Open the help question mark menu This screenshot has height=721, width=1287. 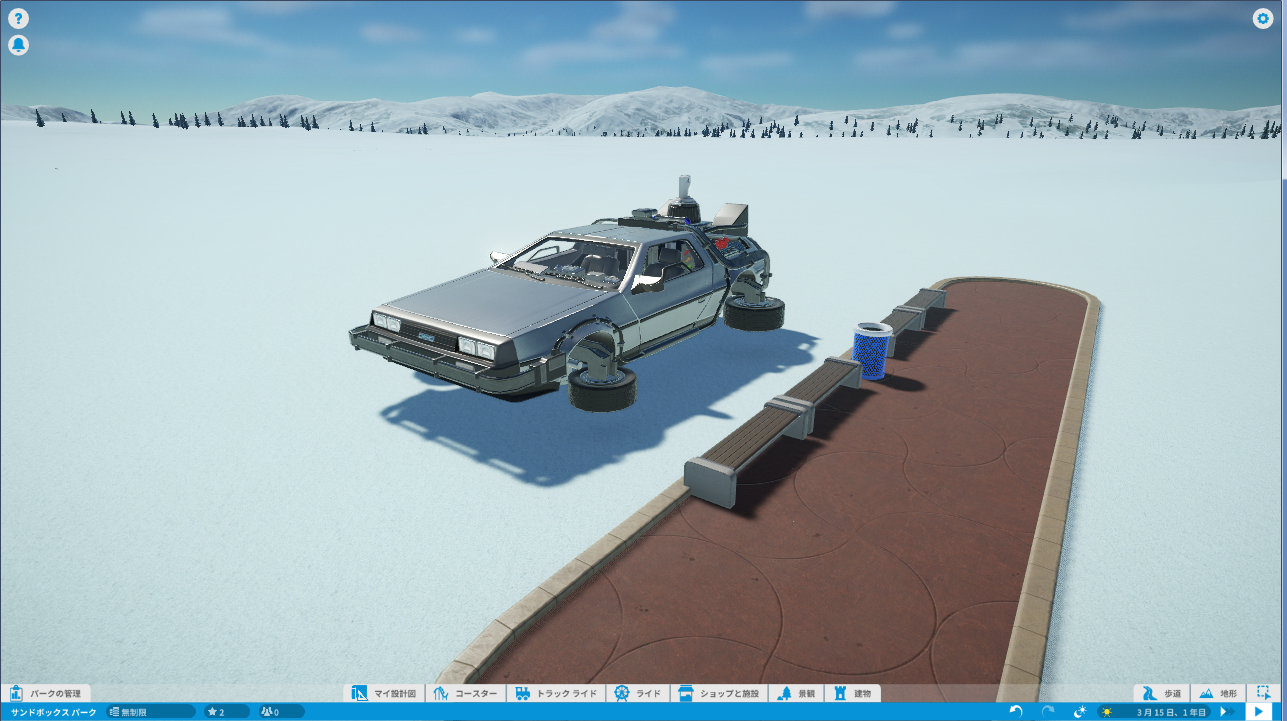point(18,18)
